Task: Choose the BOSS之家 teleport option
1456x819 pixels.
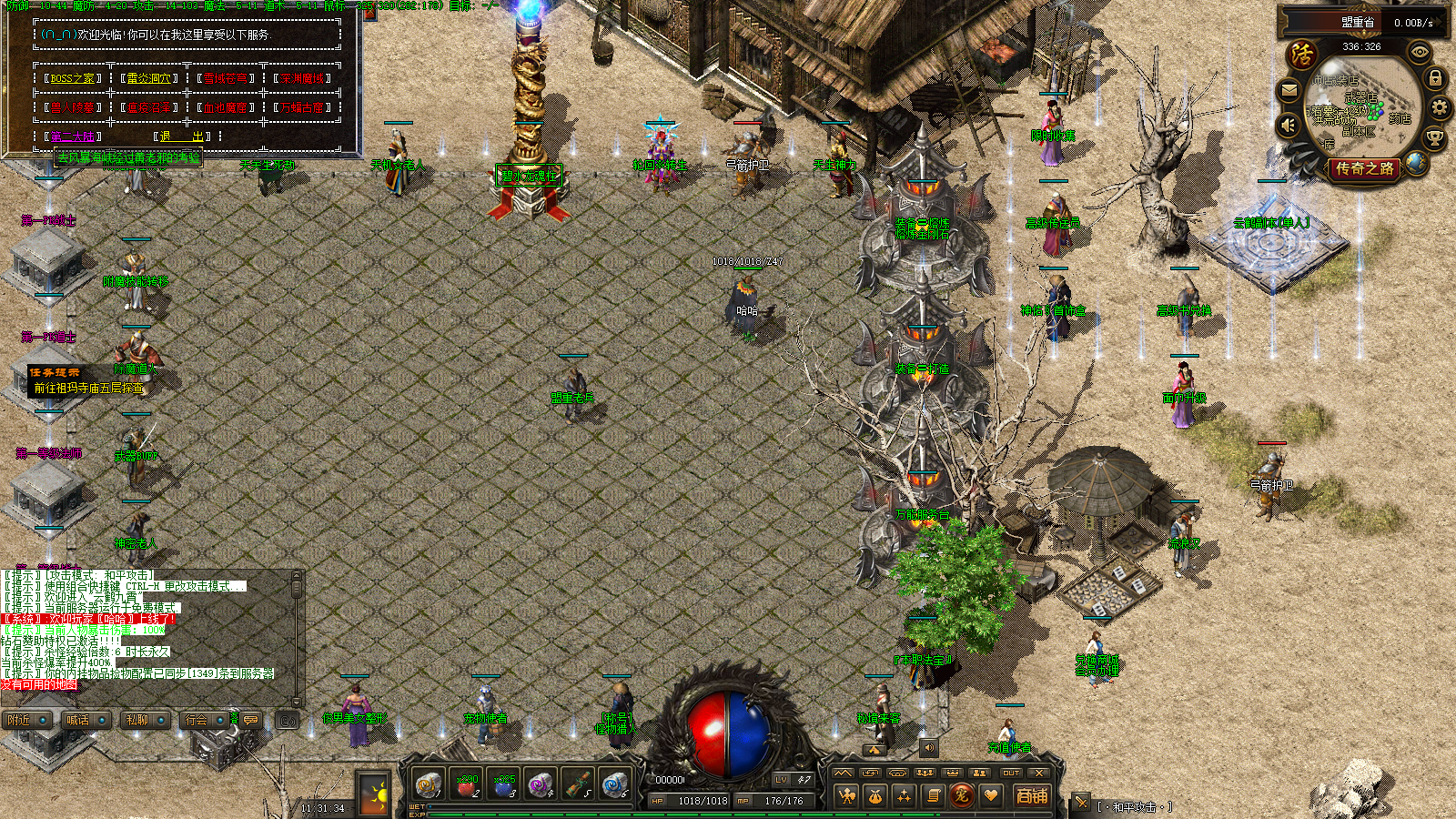Action: [x=73, y=78]
